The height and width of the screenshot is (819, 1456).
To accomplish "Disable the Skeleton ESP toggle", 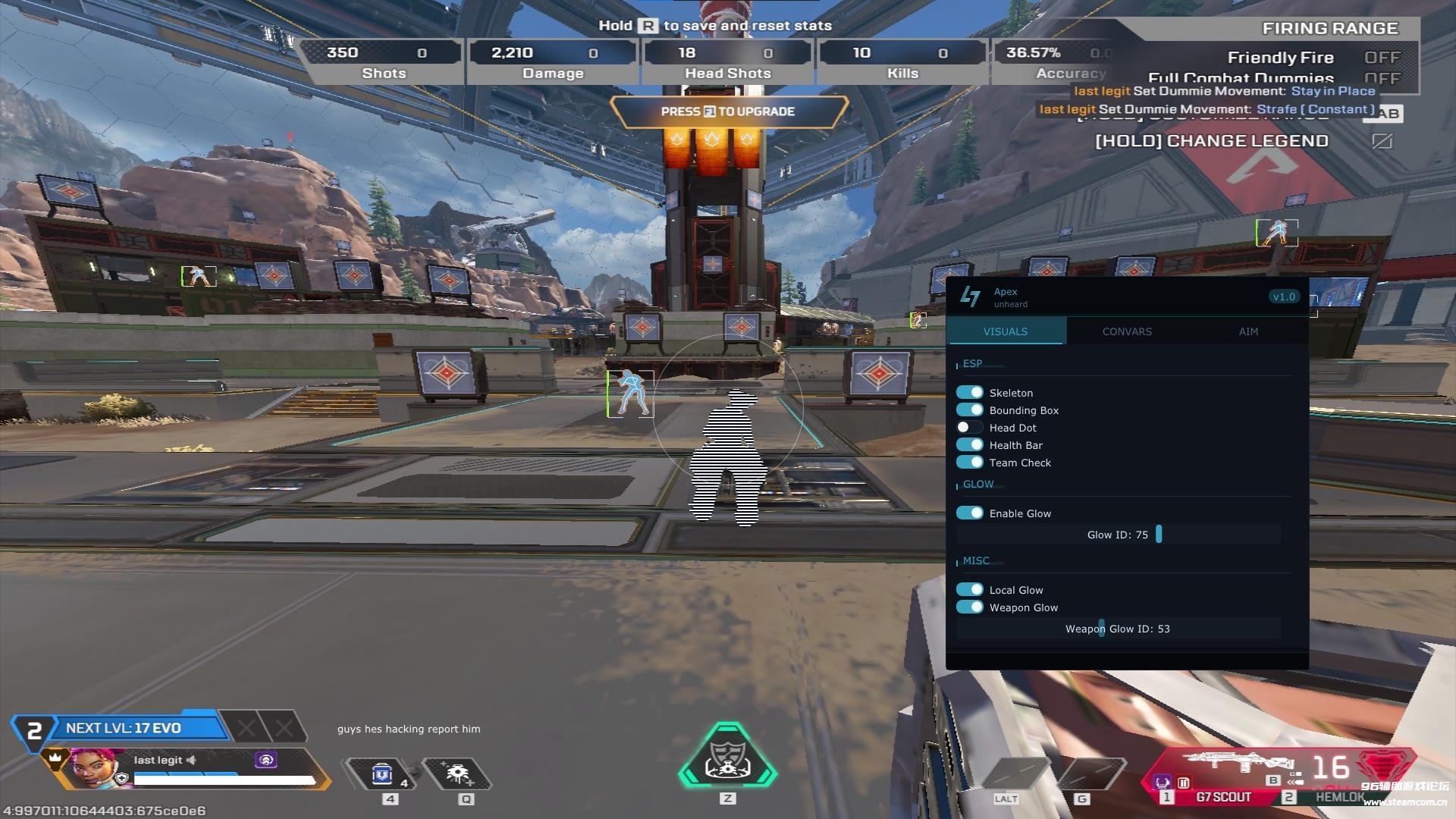I will click(970, 392).
